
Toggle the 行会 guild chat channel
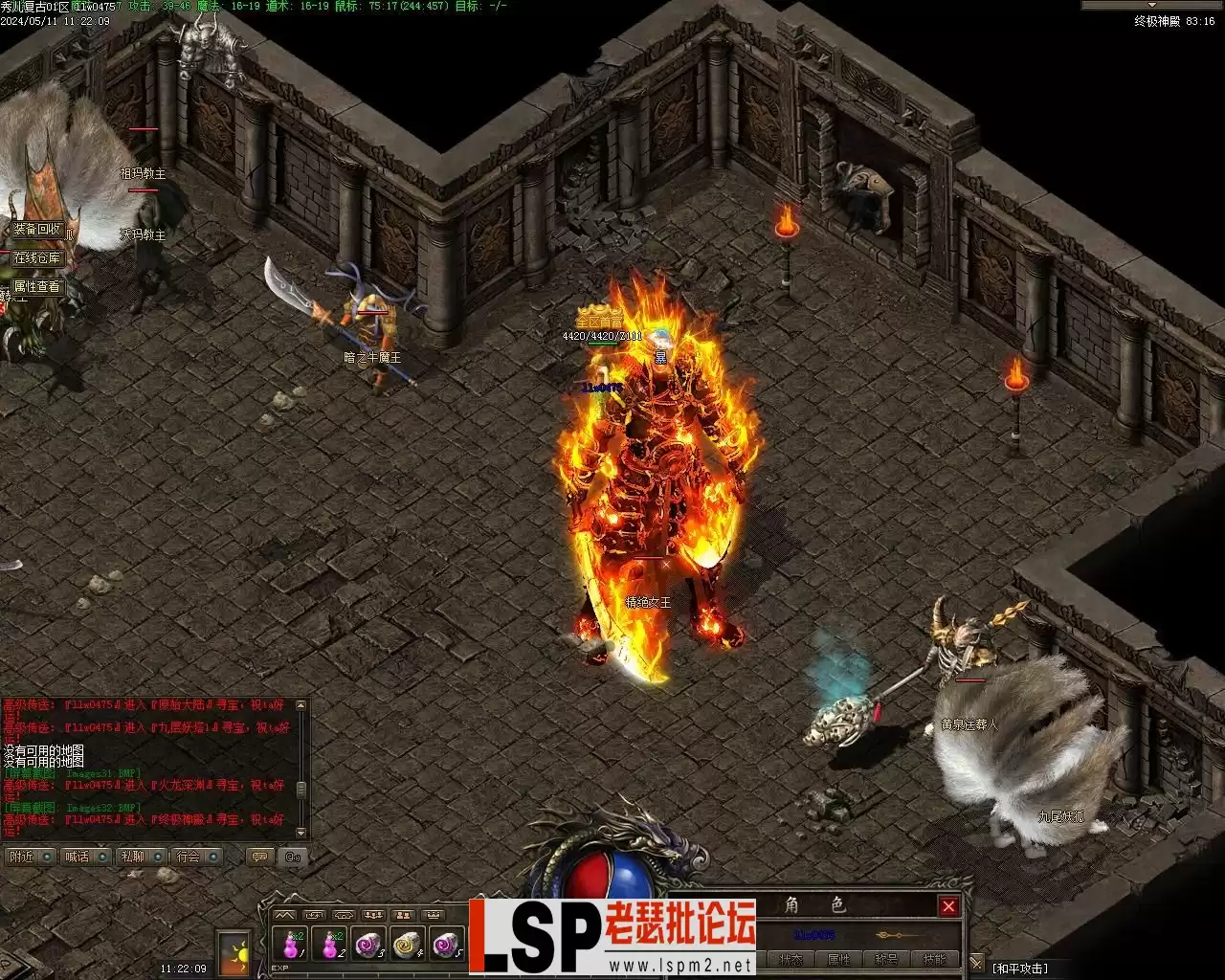coord(196,857)
